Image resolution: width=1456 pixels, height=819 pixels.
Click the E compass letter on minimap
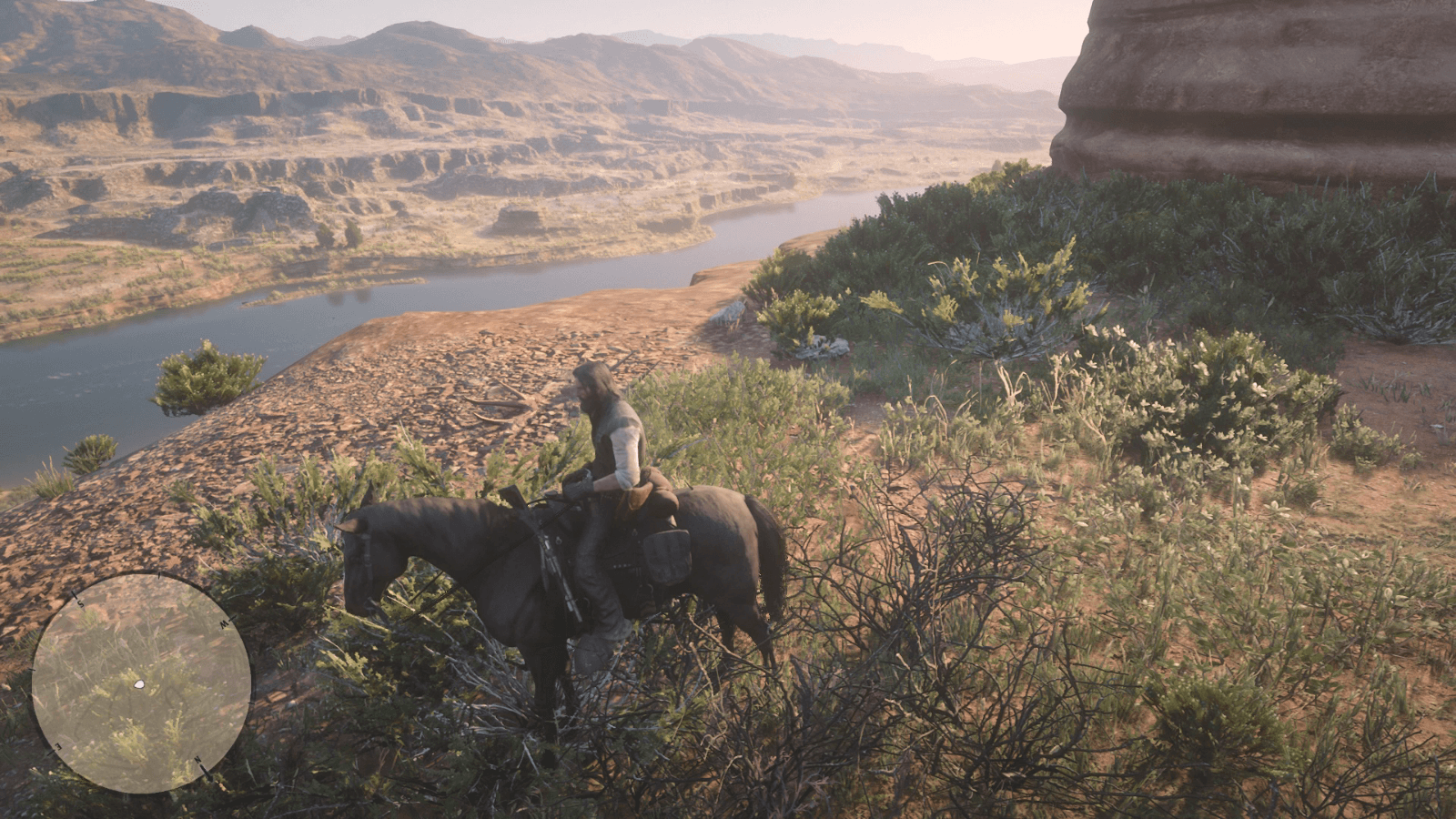(57, 746)
